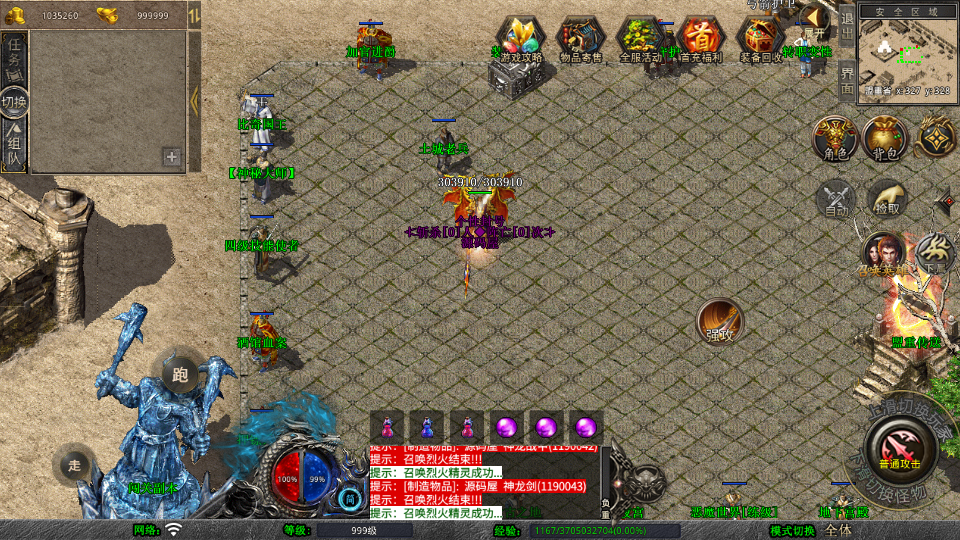Image resolution: width=960 pixels, height=540 pixels.
Task: Collapse the top icon row arrow
Action: click(816, 17)
